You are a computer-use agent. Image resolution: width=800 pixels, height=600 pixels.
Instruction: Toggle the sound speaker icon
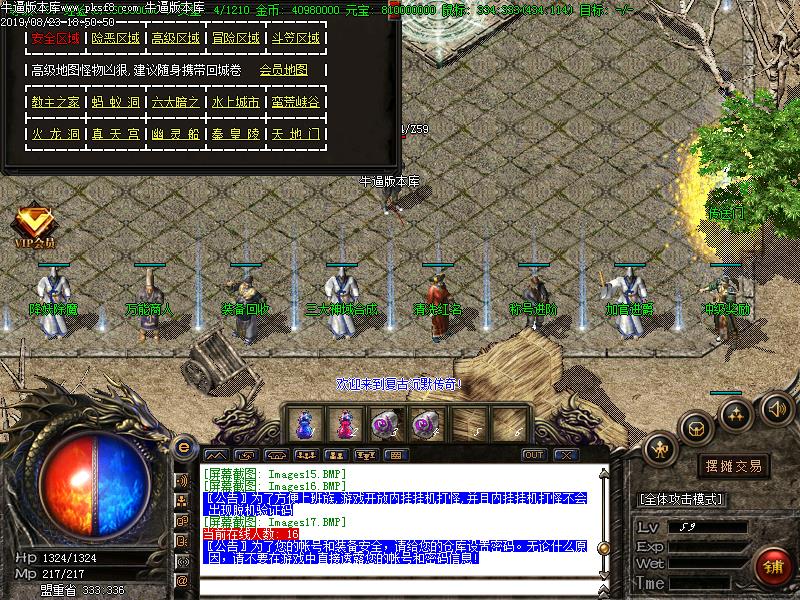coord(776,408)
